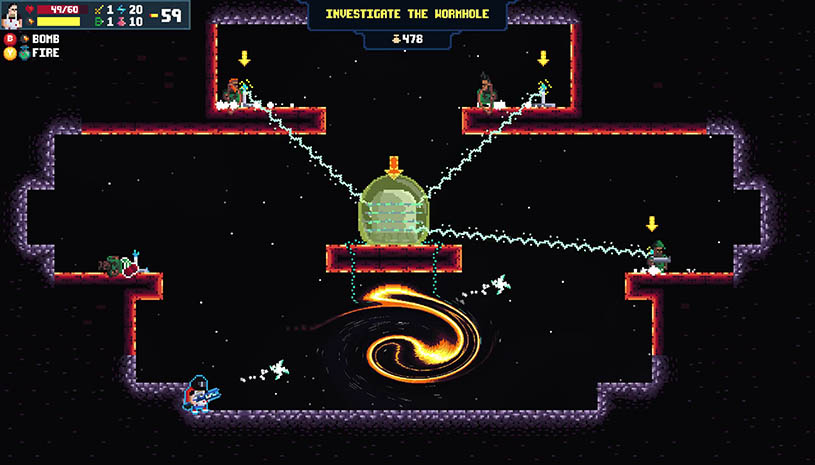Select the Bomb item icon

(25, 39)
